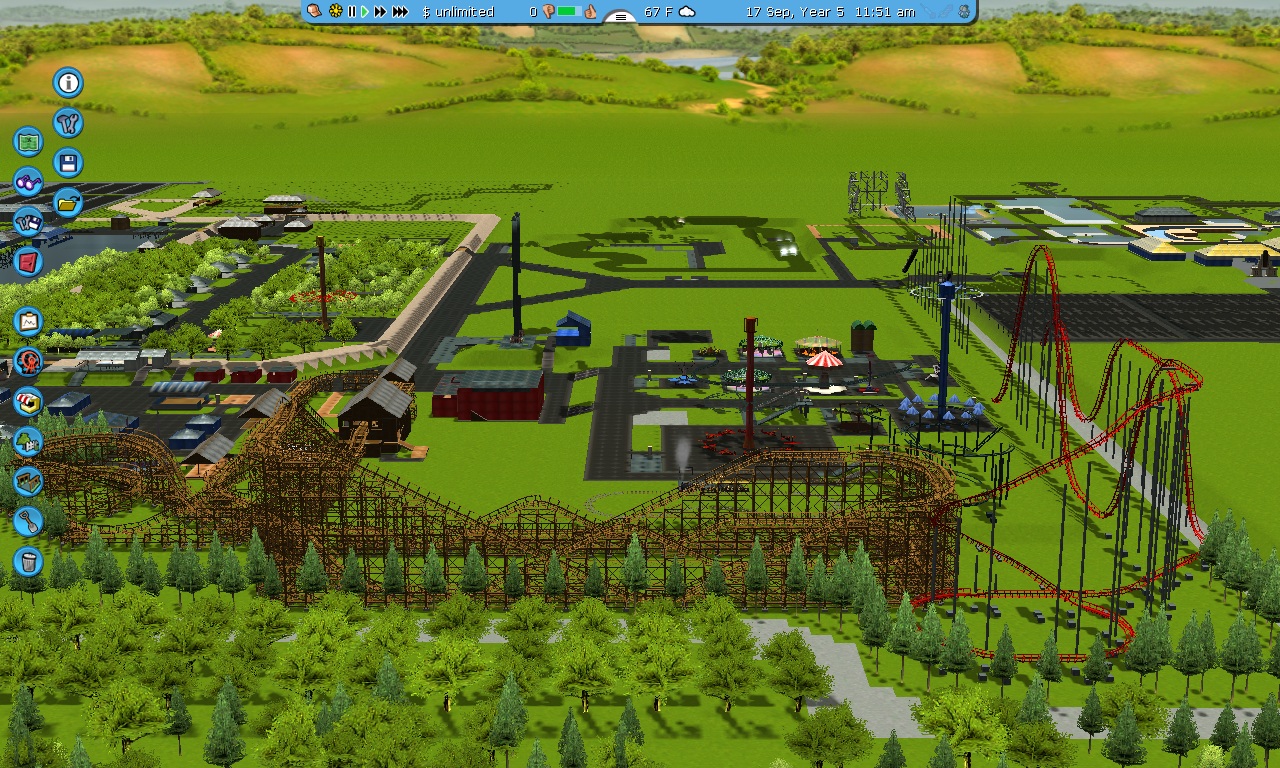1280x768 pixels.
Task: Open the scenery tree and fence menu
Action: tap(28, 441)
